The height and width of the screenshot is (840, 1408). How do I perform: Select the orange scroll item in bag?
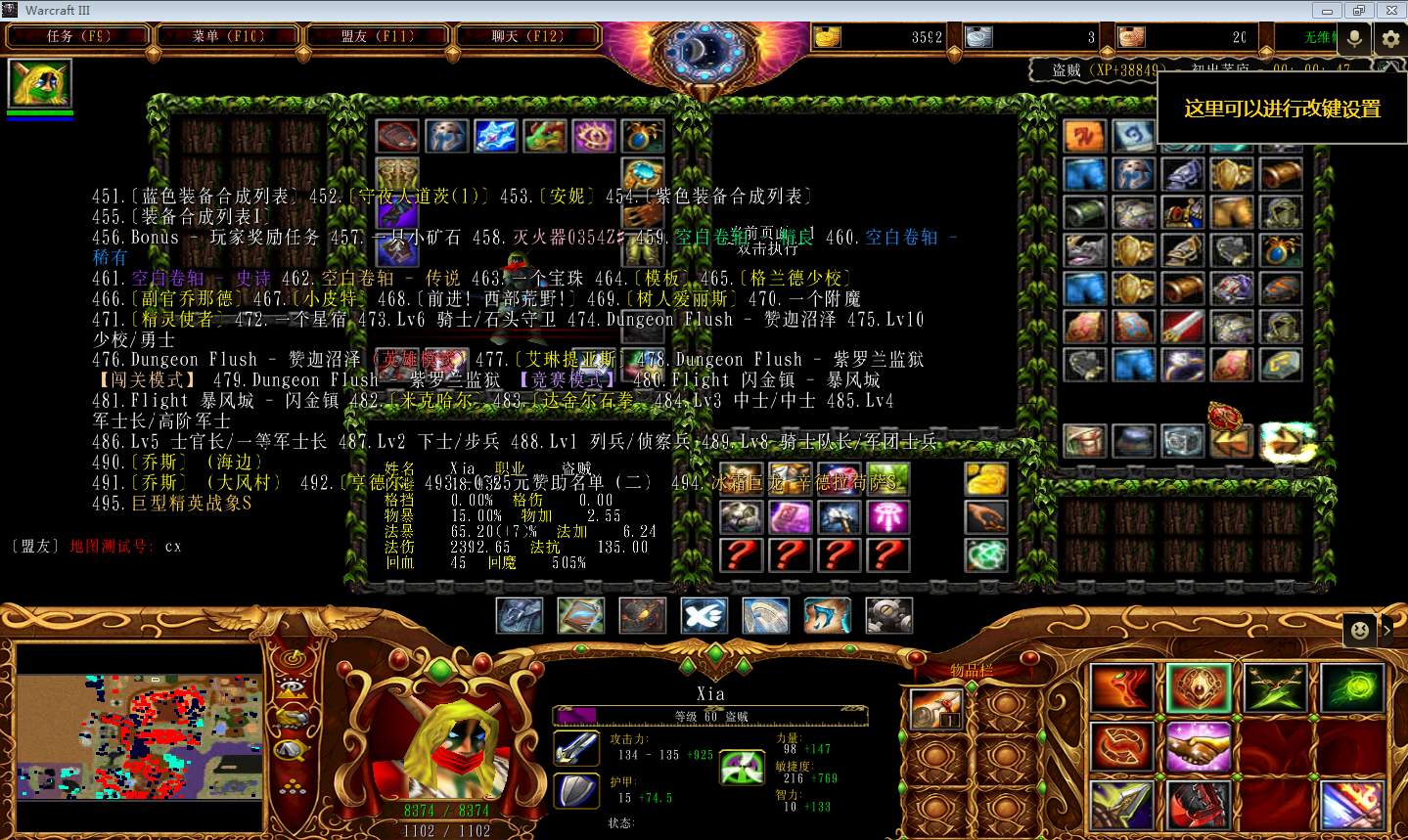[1085, 137]
